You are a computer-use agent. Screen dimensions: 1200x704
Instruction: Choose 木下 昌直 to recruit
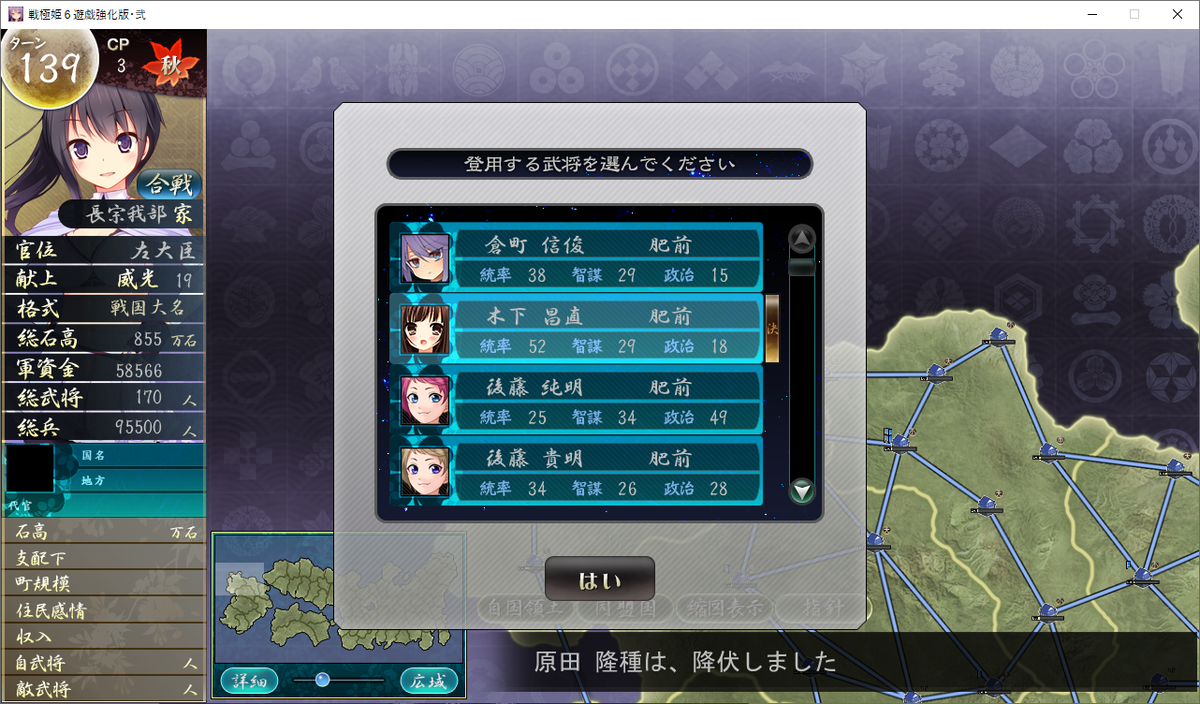[x=577, y=330]
